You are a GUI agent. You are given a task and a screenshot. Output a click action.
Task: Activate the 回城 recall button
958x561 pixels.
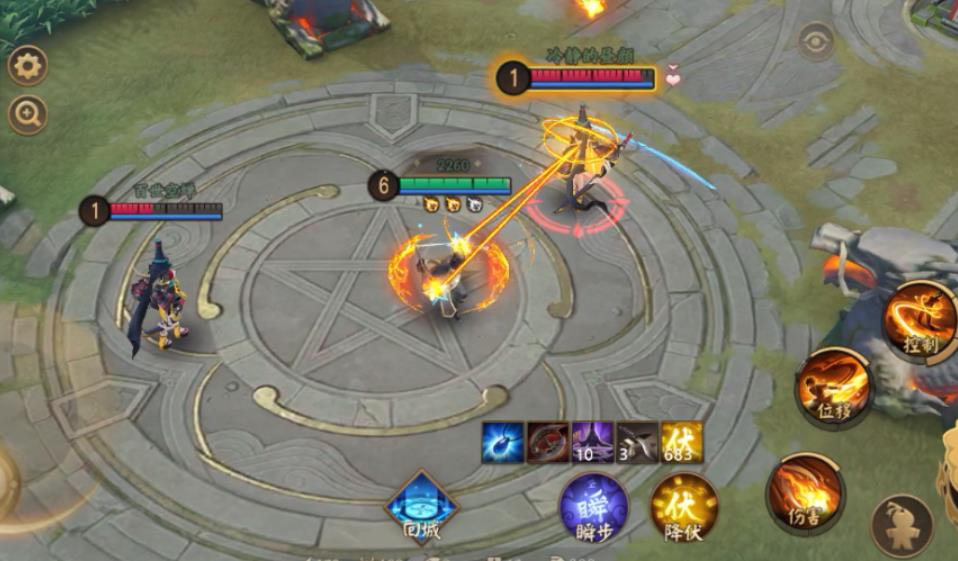click(x=421, y=506)
